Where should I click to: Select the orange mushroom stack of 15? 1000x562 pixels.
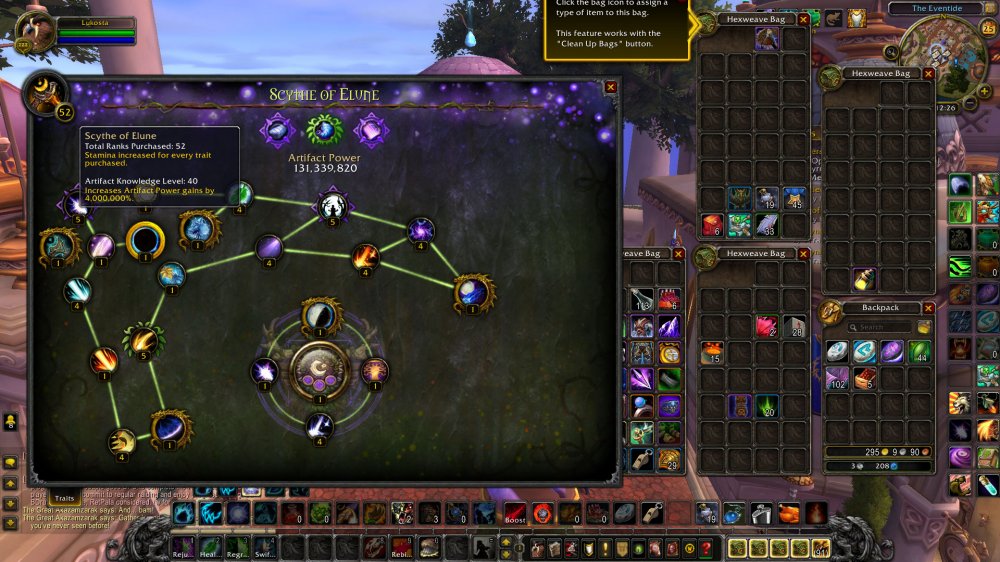(713, 352)
